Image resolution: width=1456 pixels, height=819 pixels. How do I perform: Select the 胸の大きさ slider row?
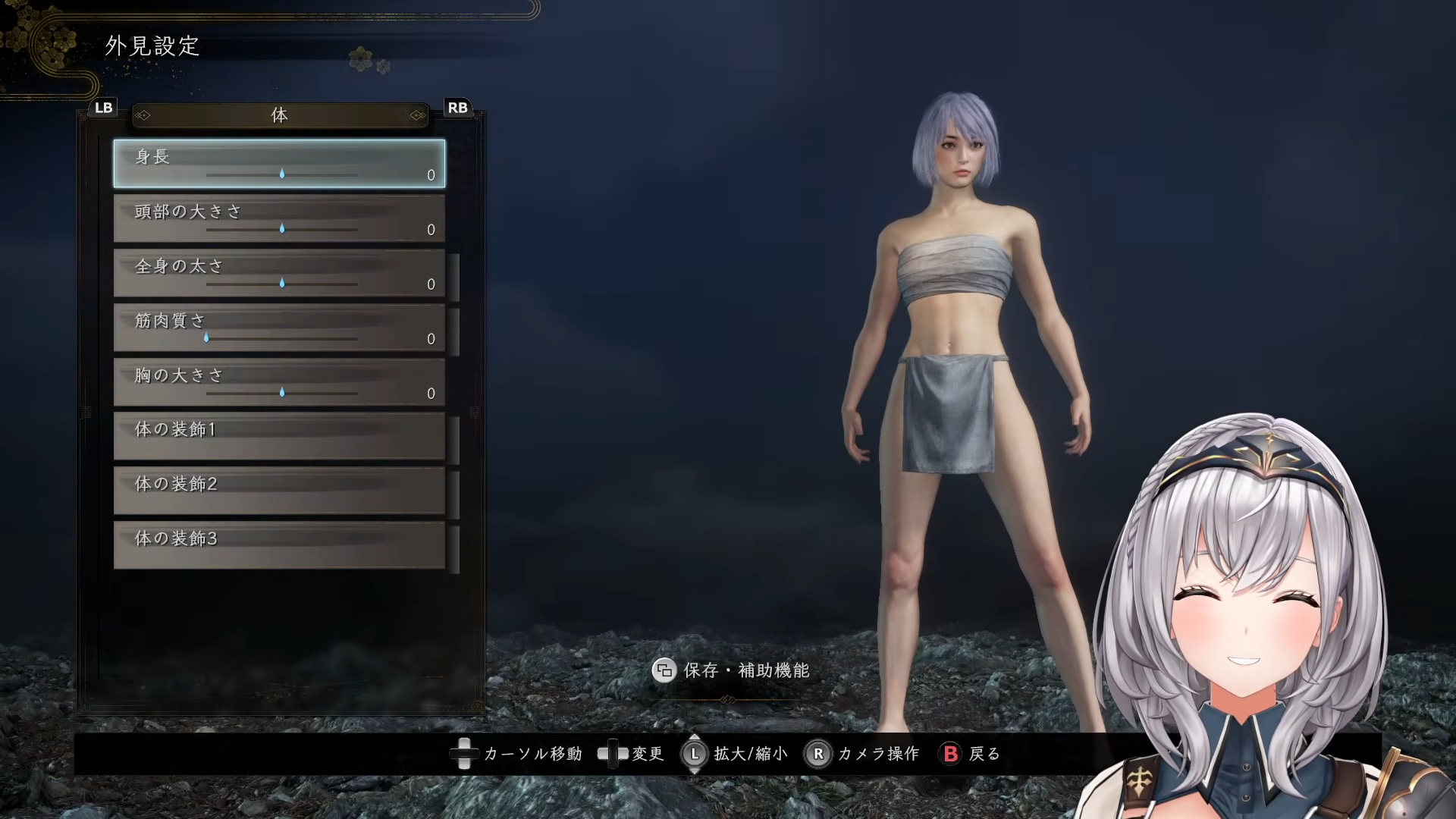point(279,382)
